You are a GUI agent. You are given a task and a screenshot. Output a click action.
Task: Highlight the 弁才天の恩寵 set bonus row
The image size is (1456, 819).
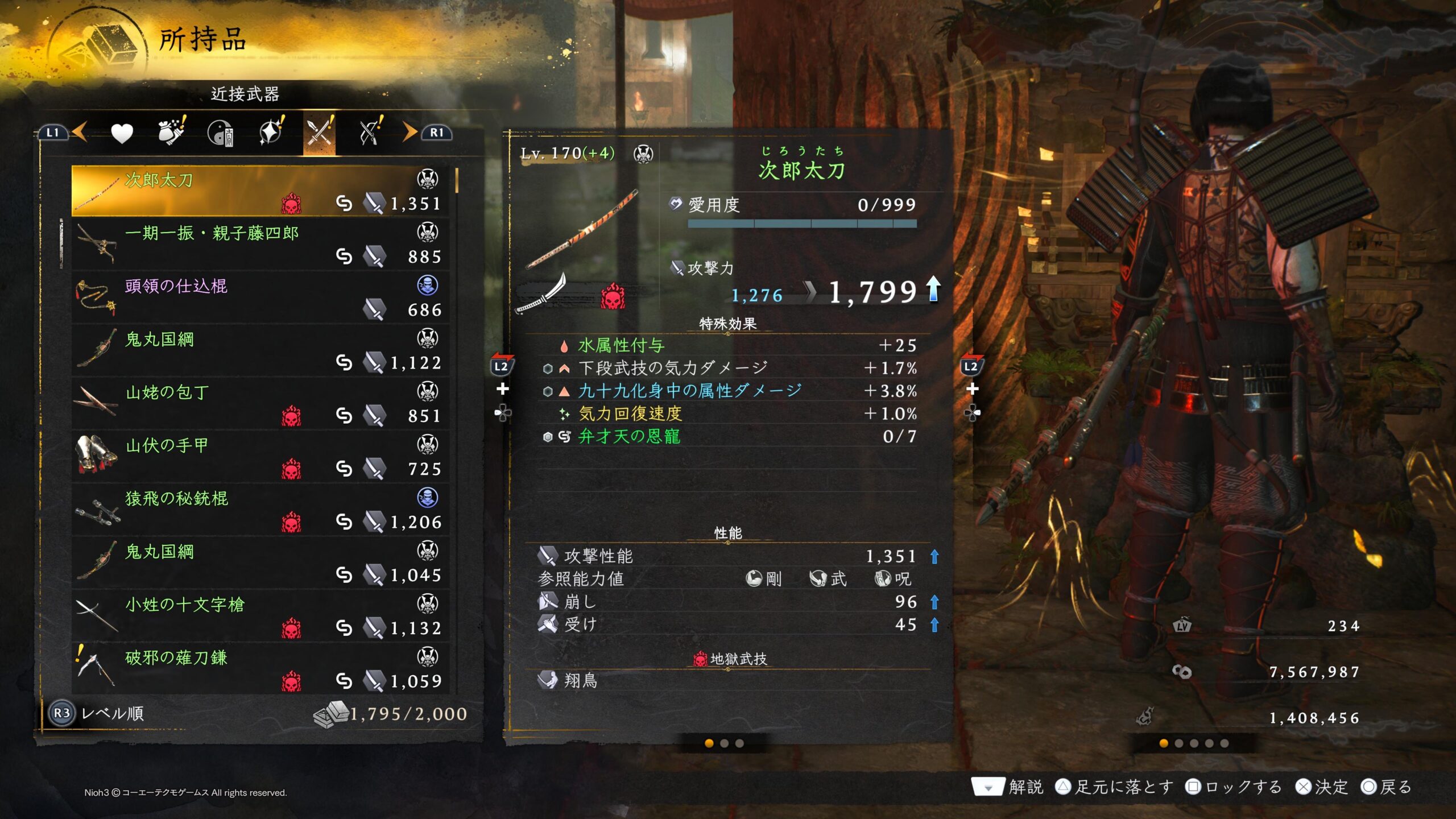pyautogui.click(x=728, y=436)
